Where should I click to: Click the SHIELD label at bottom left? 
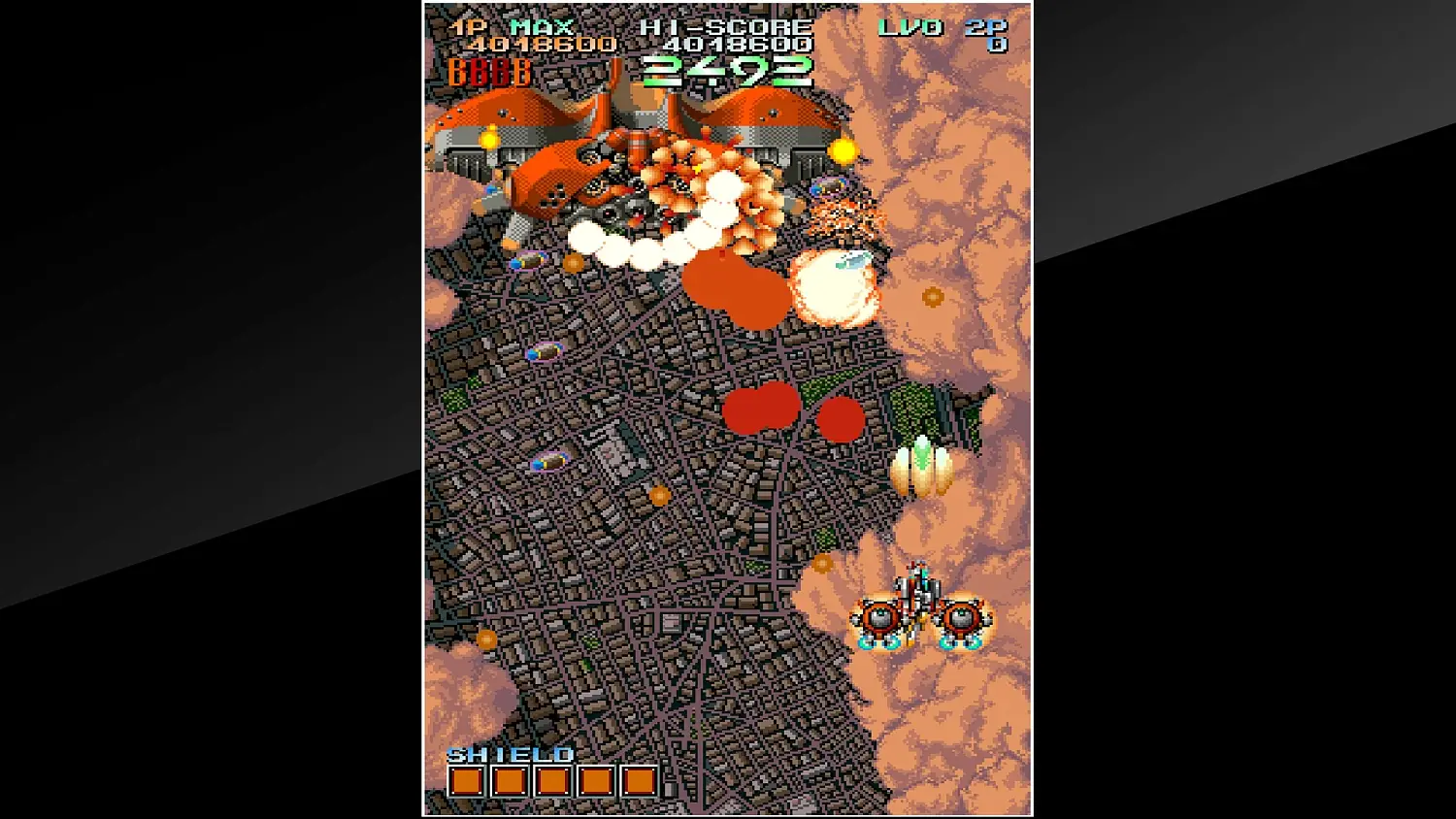pos(512,754)
